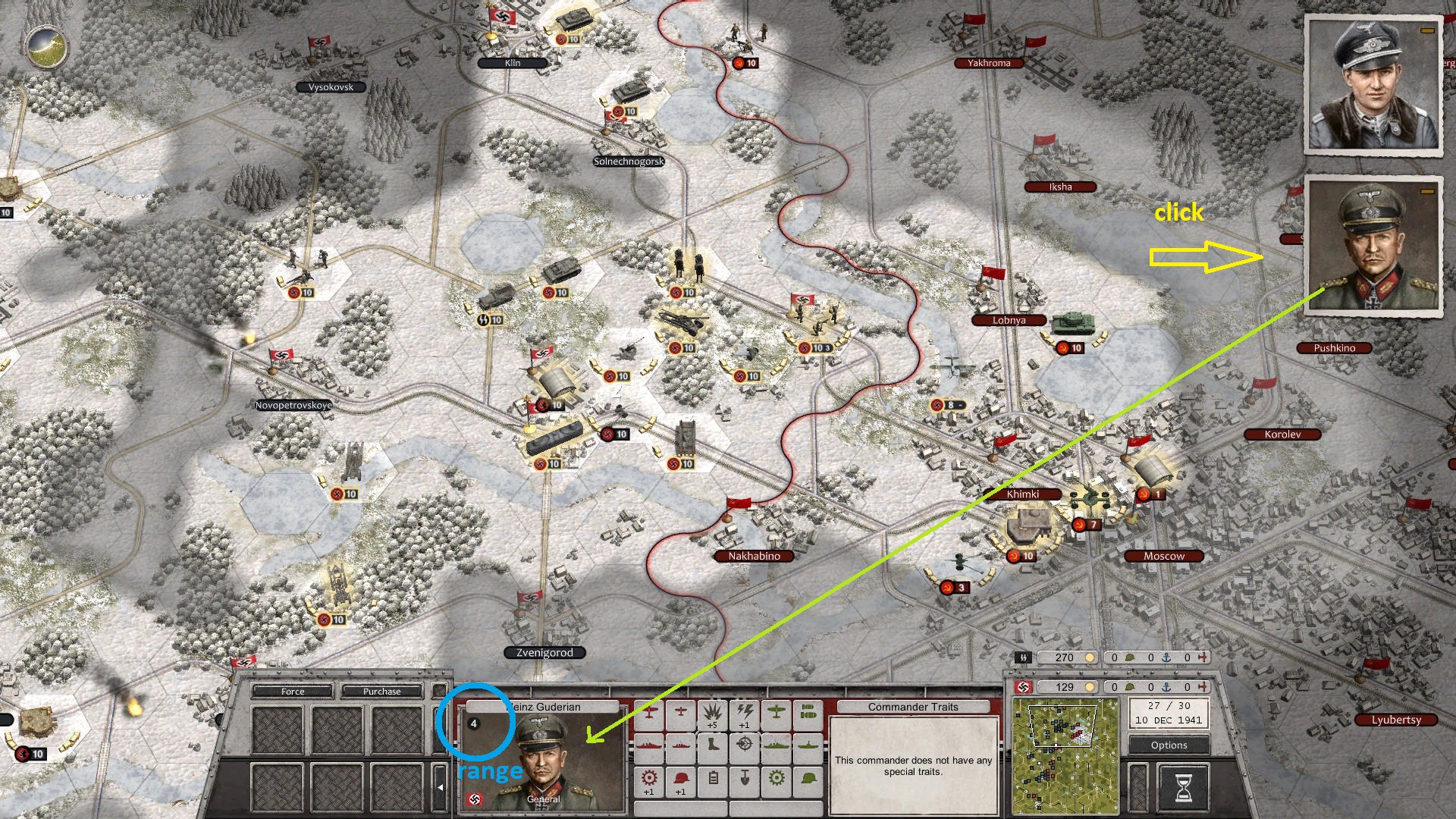Click the green gear repair trait icon
Viewport: 1456px width, 819px height.
(x=776, y=780)
